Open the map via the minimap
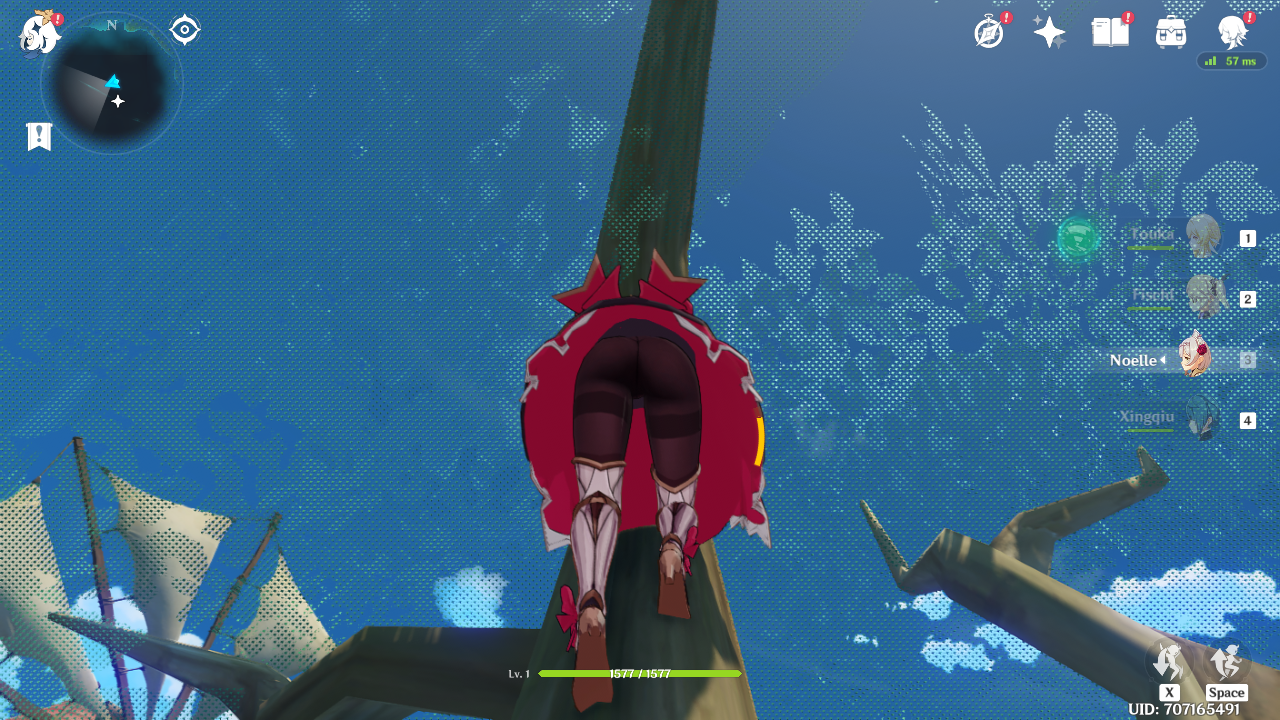 click(111, 84)
